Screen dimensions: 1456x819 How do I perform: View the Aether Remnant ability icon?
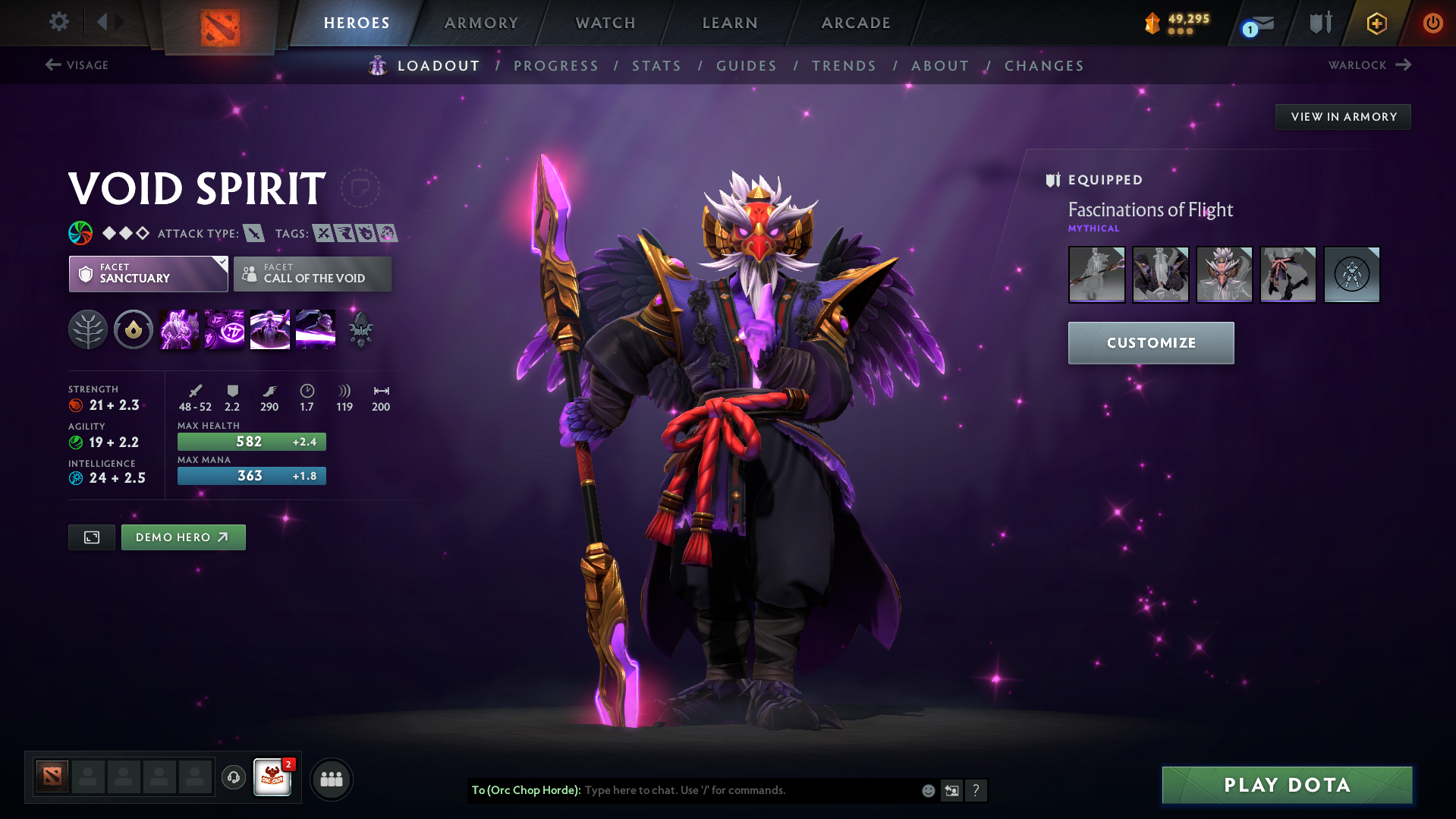(178, 329)
